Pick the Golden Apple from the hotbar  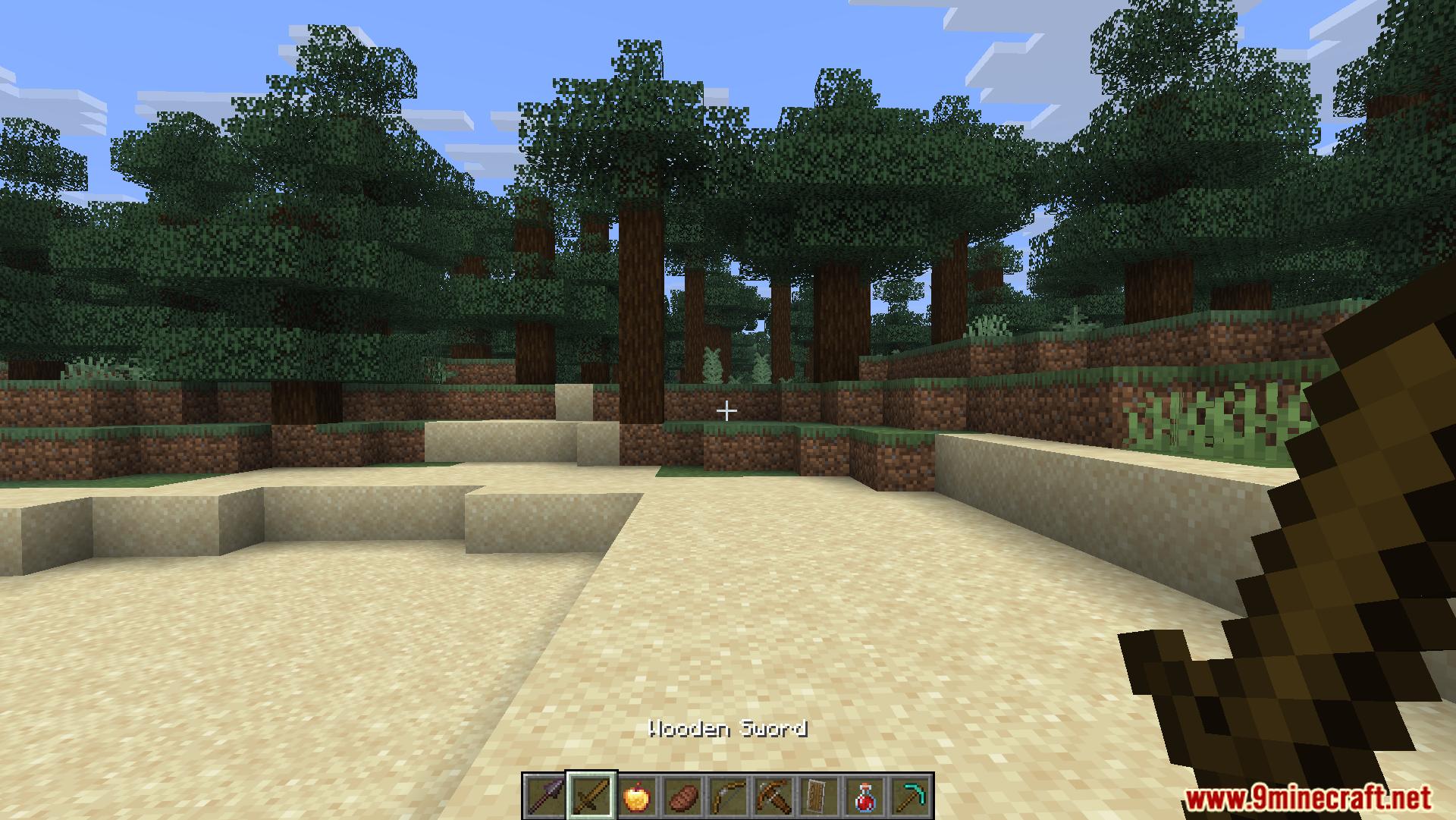click(x=637, y=796)
